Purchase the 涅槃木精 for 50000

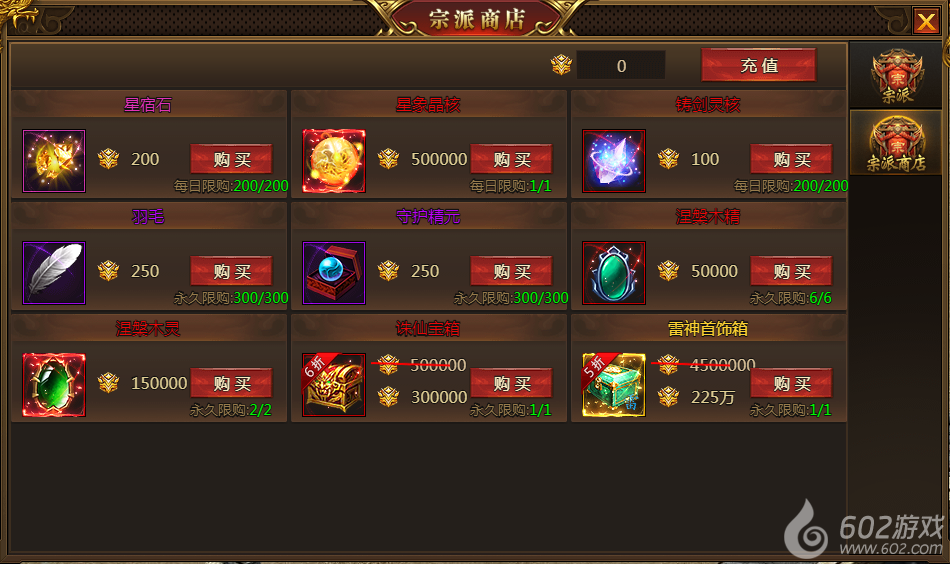coord(791,271)
